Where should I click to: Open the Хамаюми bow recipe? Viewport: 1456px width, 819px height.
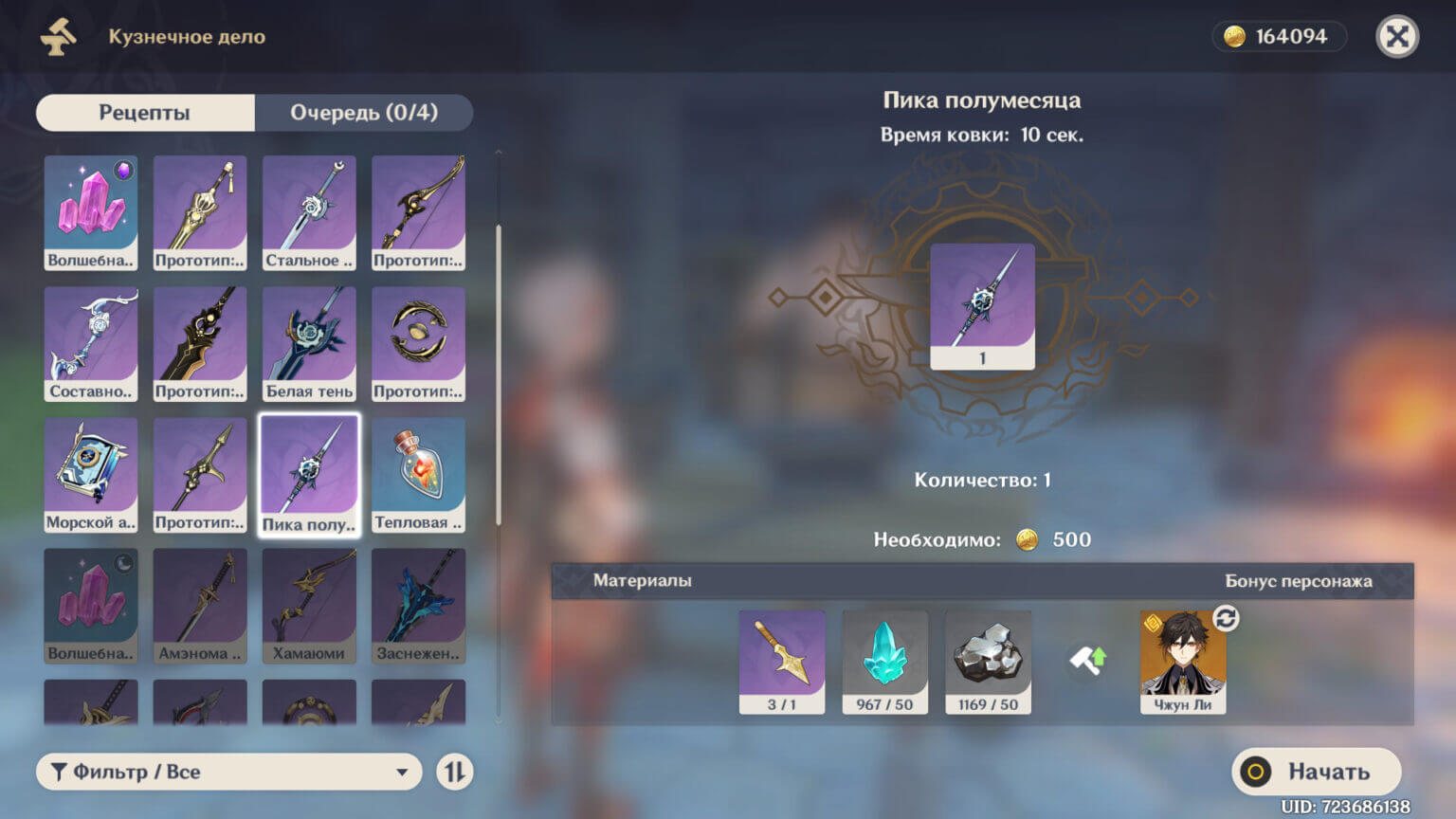(x=309, y=605)
